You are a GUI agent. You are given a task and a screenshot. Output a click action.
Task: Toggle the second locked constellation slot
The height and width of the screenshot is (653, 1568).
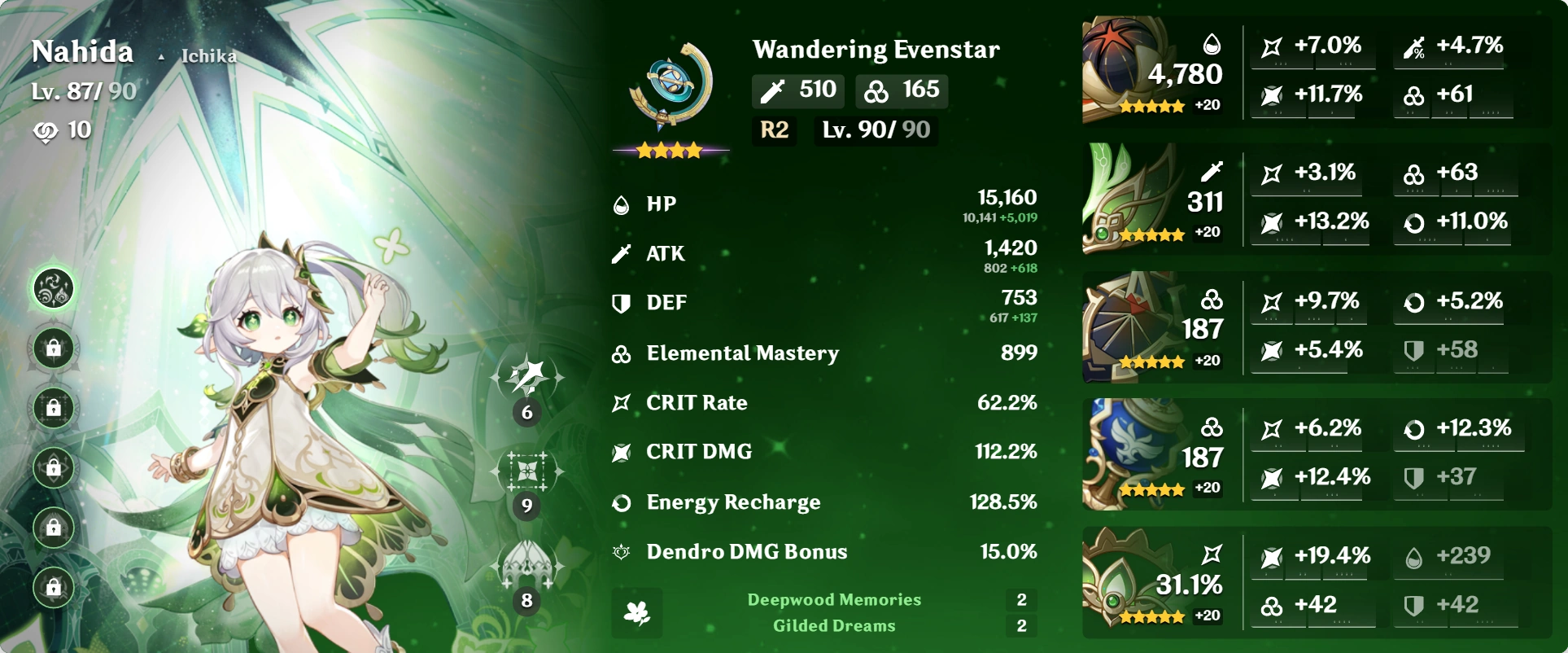54,347
